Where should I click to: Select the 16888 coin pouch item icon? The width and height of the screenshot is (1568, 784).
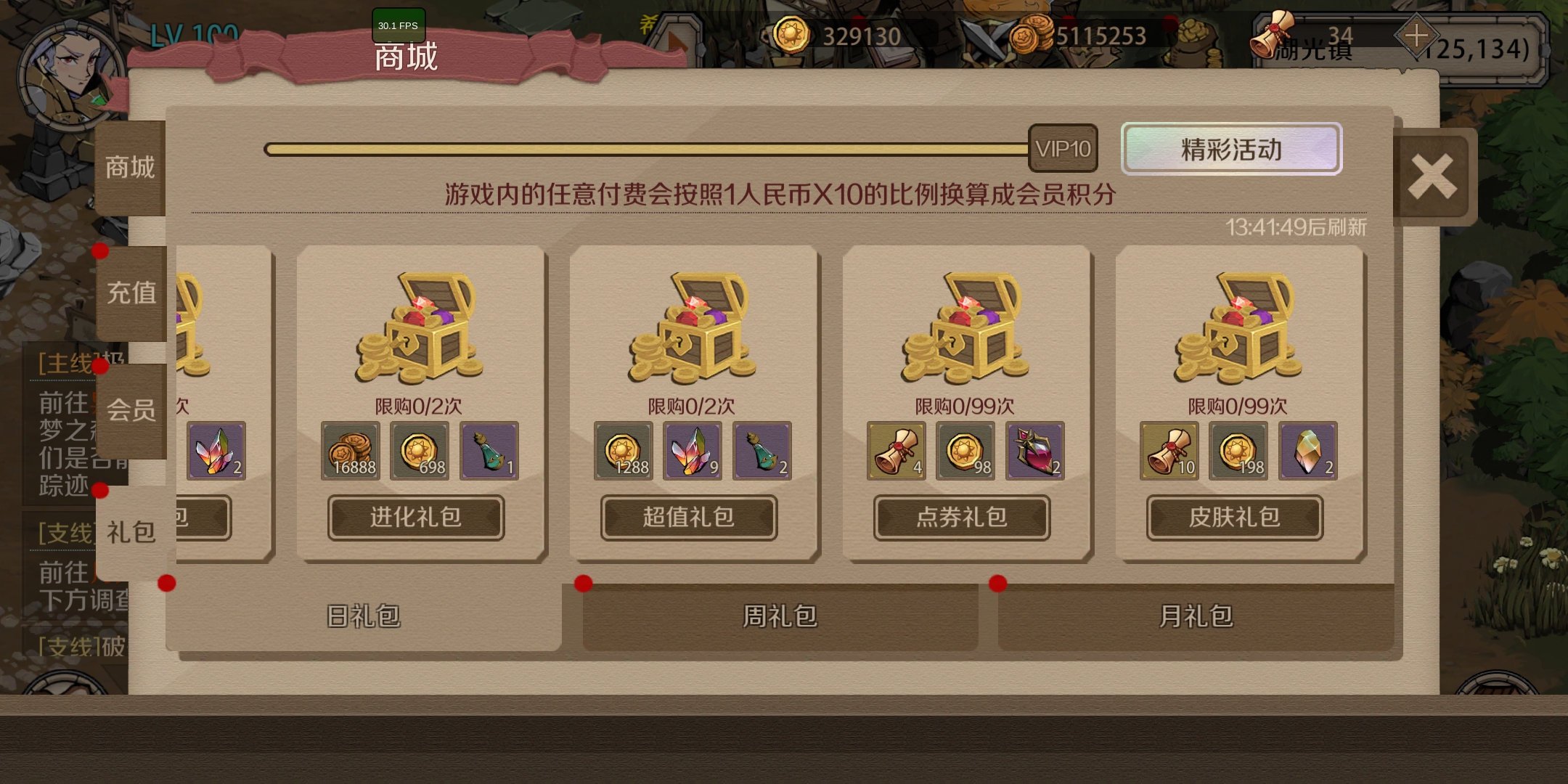(351, 452)
